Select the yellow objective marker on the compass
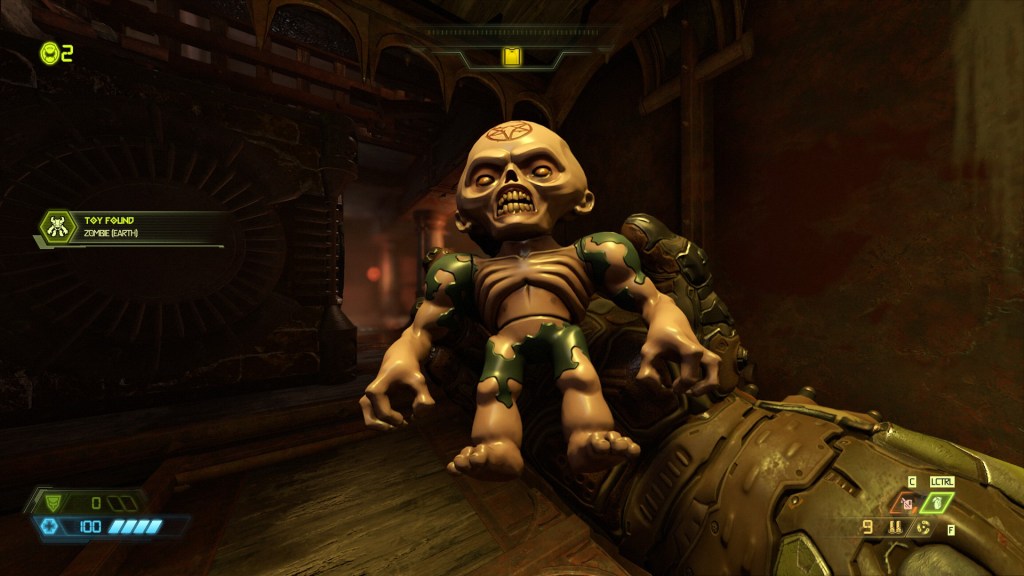Viewport: 1024px width, 576px height. point(511,58)
